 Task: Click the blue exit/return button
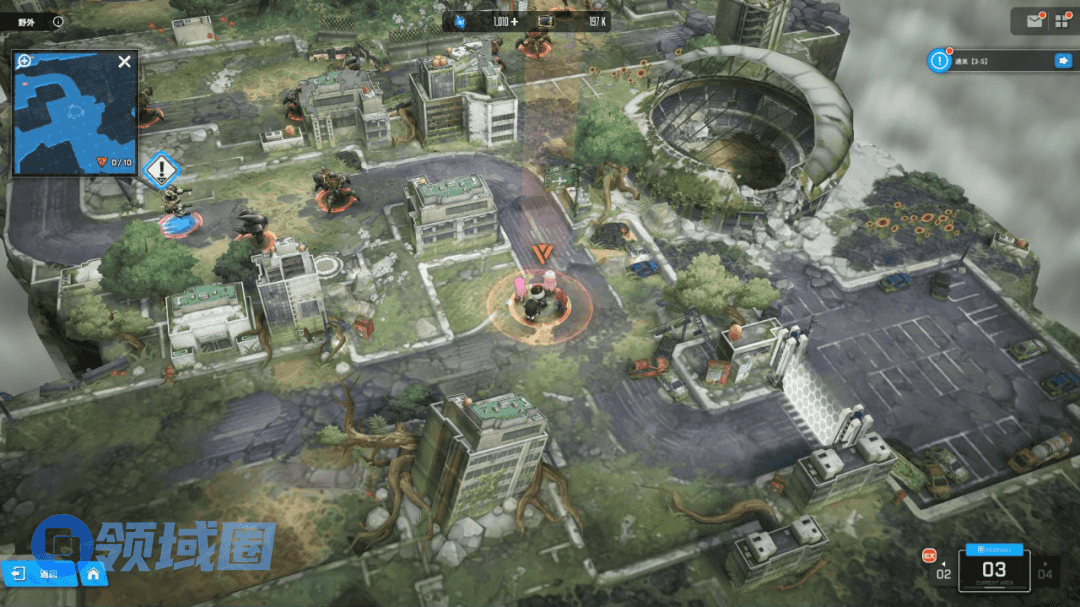click(x=17, y=573)
